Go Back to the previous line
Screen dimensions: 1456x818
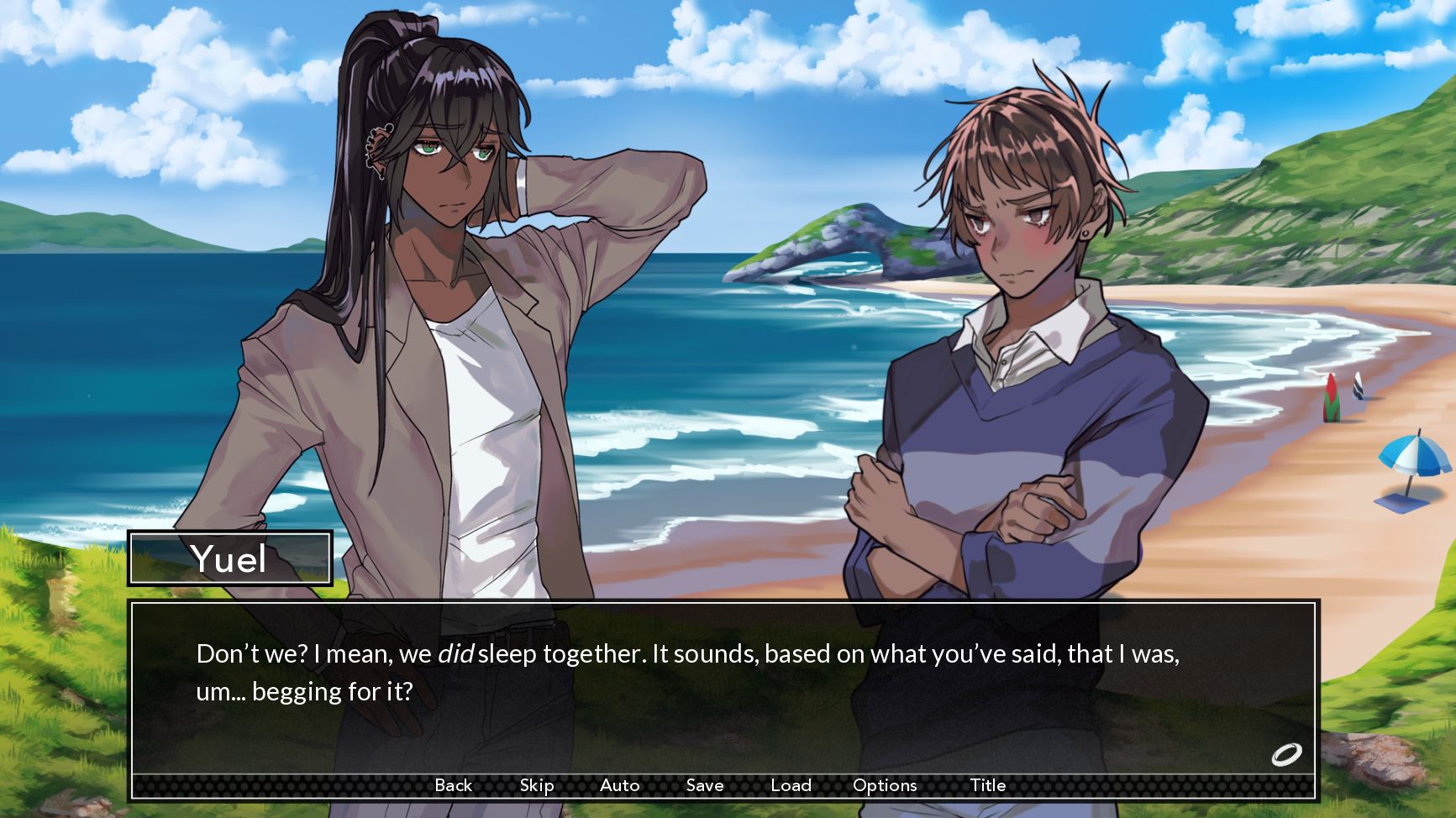point(453,785)
